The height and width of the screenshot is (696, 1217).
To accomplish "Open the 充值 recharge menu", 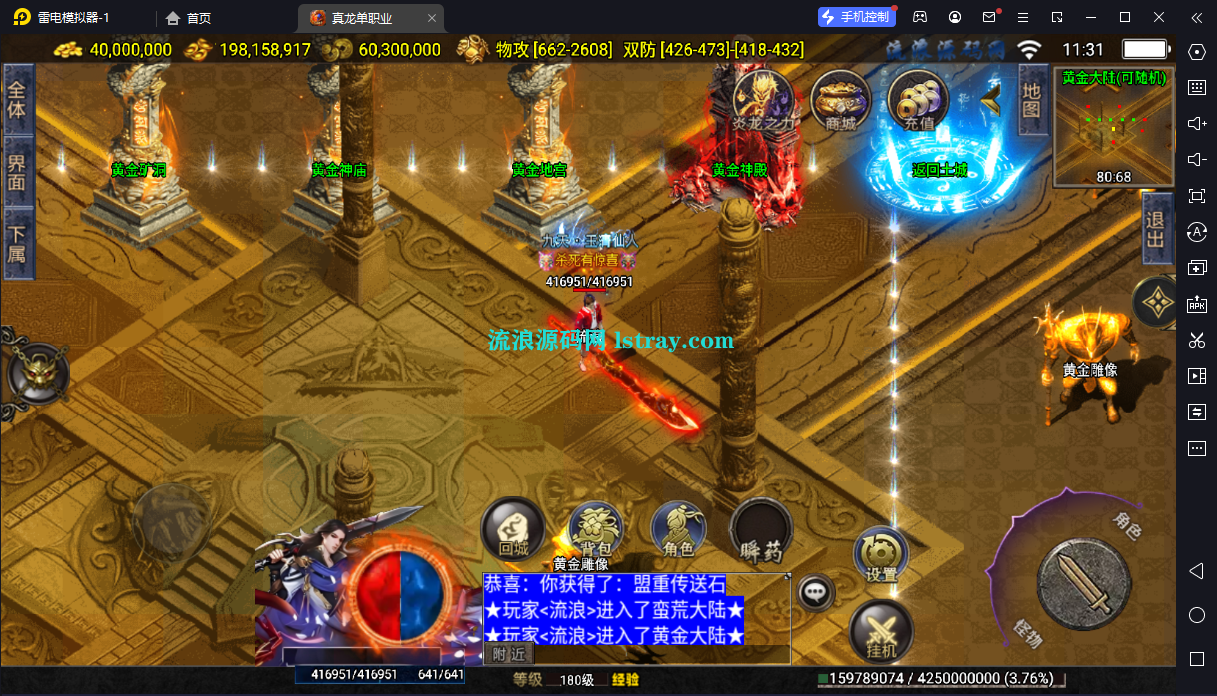I will (917, 98).
